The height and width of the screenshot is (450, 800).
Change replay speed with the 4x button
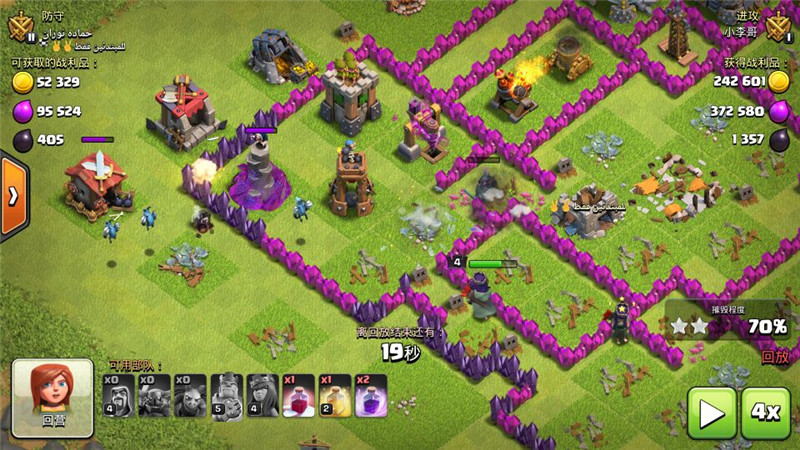pos(765,411)
